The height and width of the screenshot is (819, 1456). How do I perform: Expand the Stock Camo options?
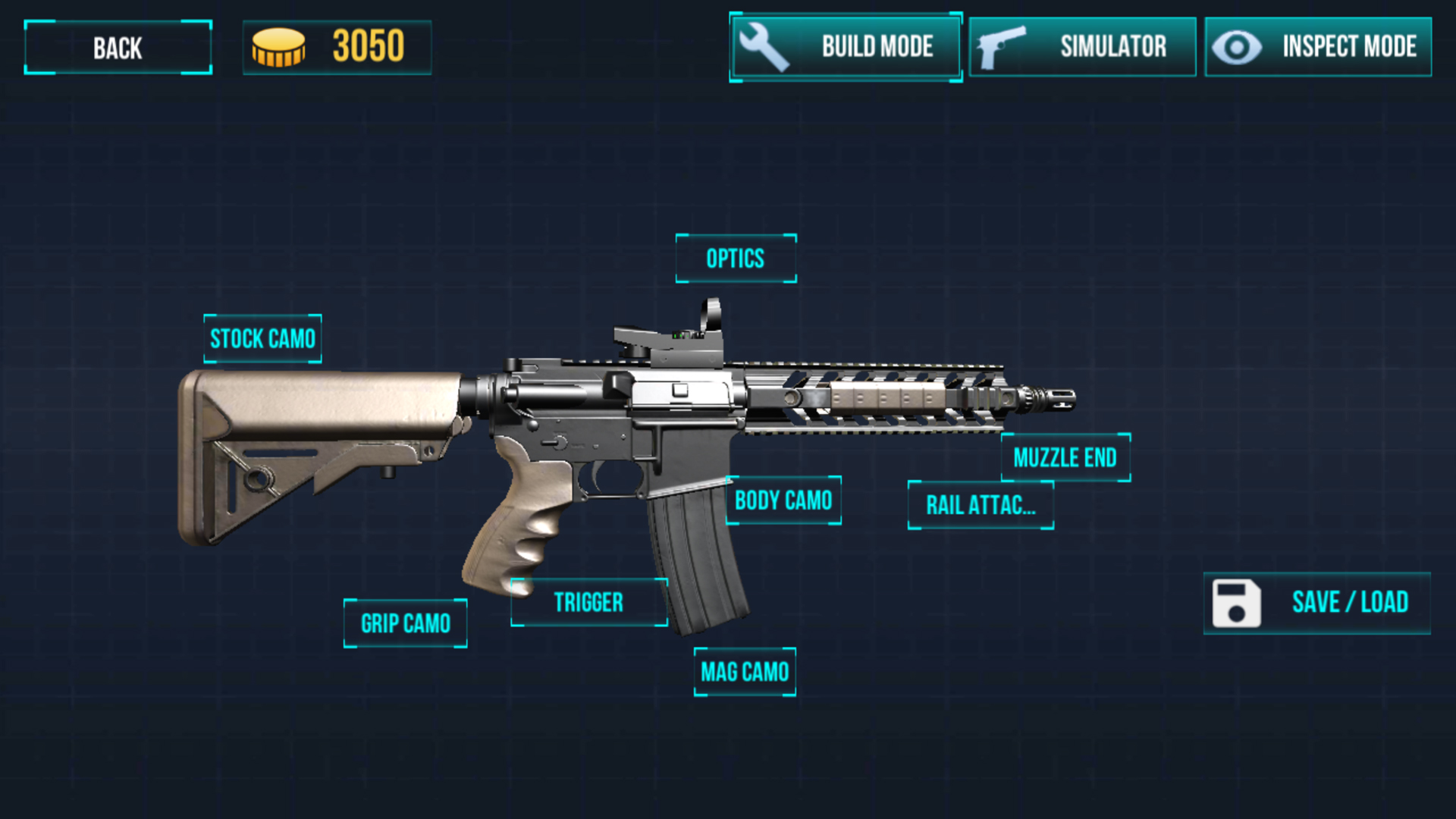[262, 338]
